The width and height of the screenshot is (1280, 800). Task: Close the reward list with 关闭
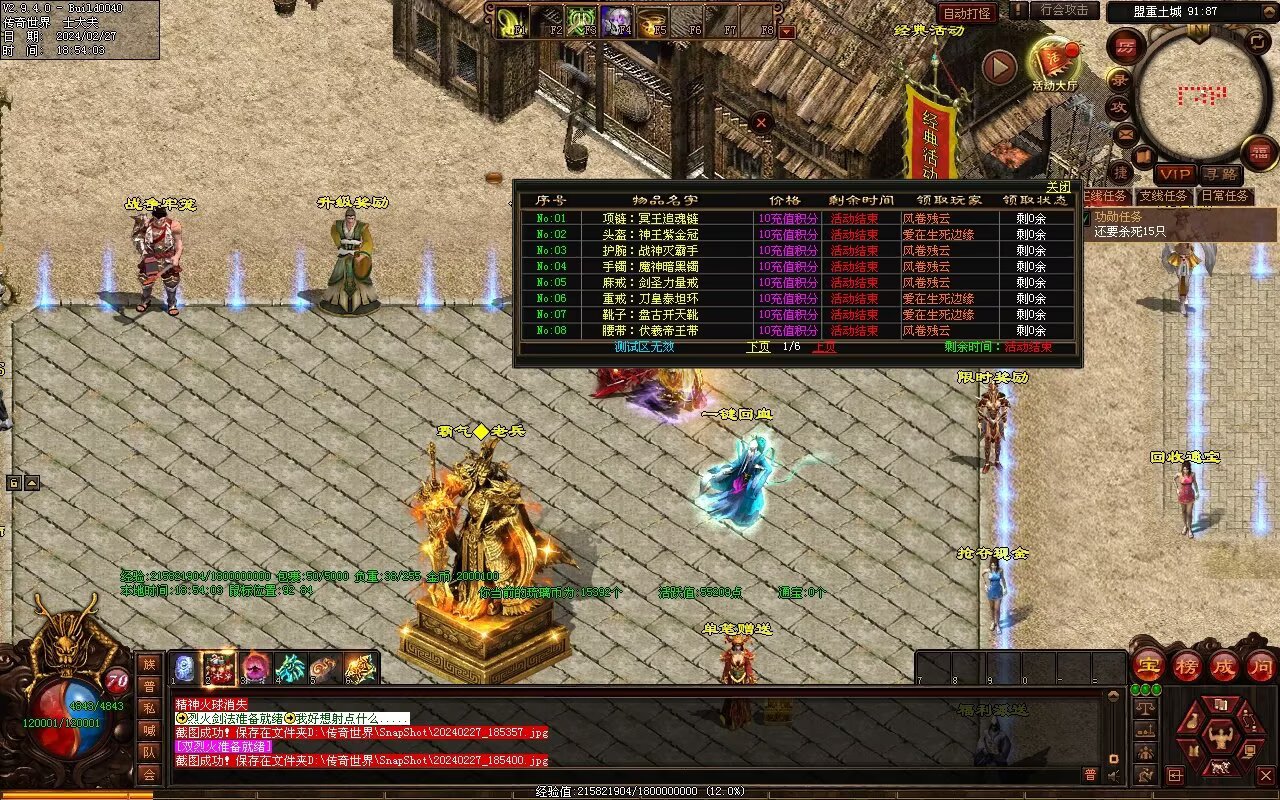[1058, 187]
